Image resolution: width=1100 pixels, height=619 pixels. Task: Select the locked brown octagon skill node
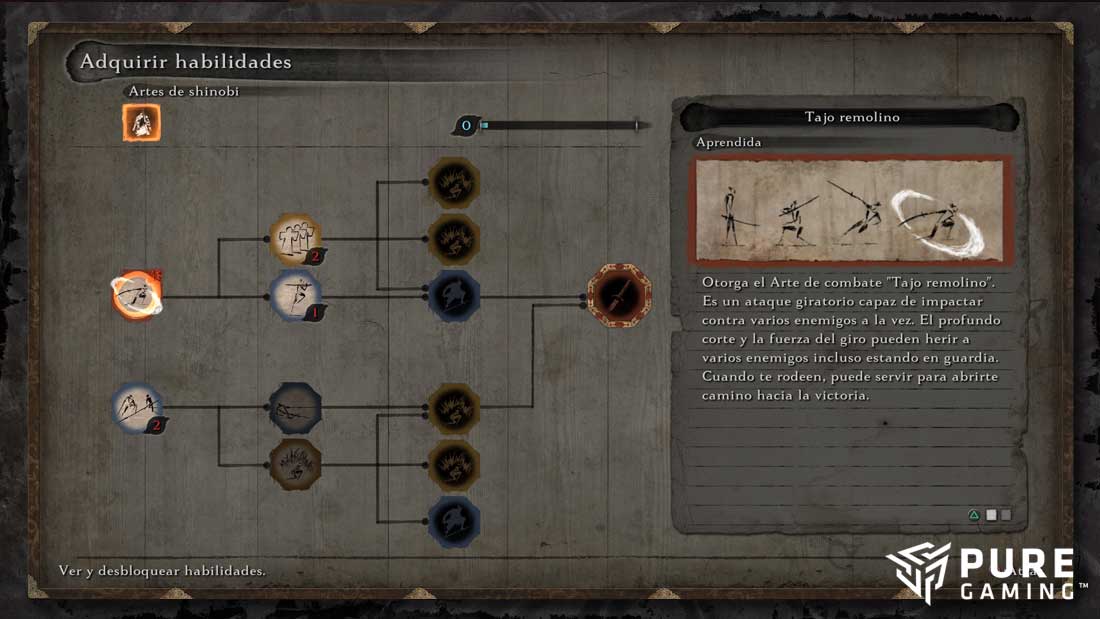(295, 464)
